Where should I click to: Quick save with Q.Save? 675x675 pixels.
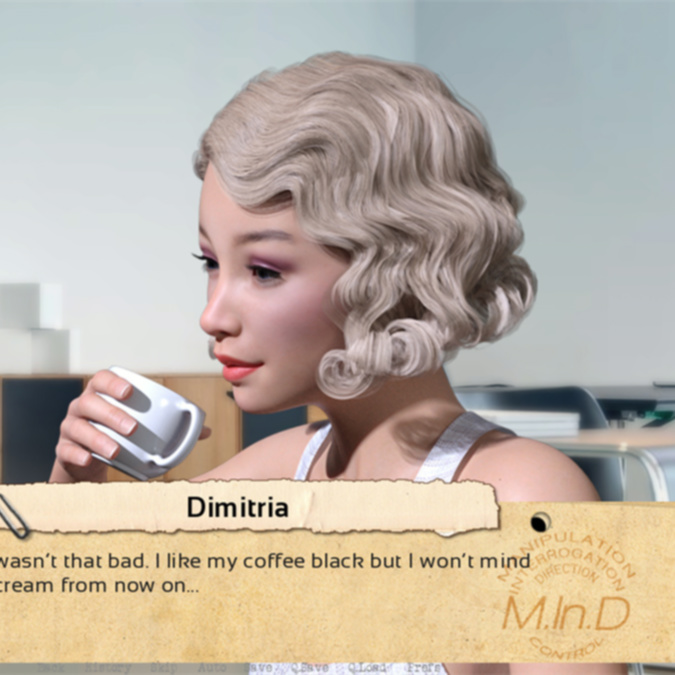click(311, 667)
